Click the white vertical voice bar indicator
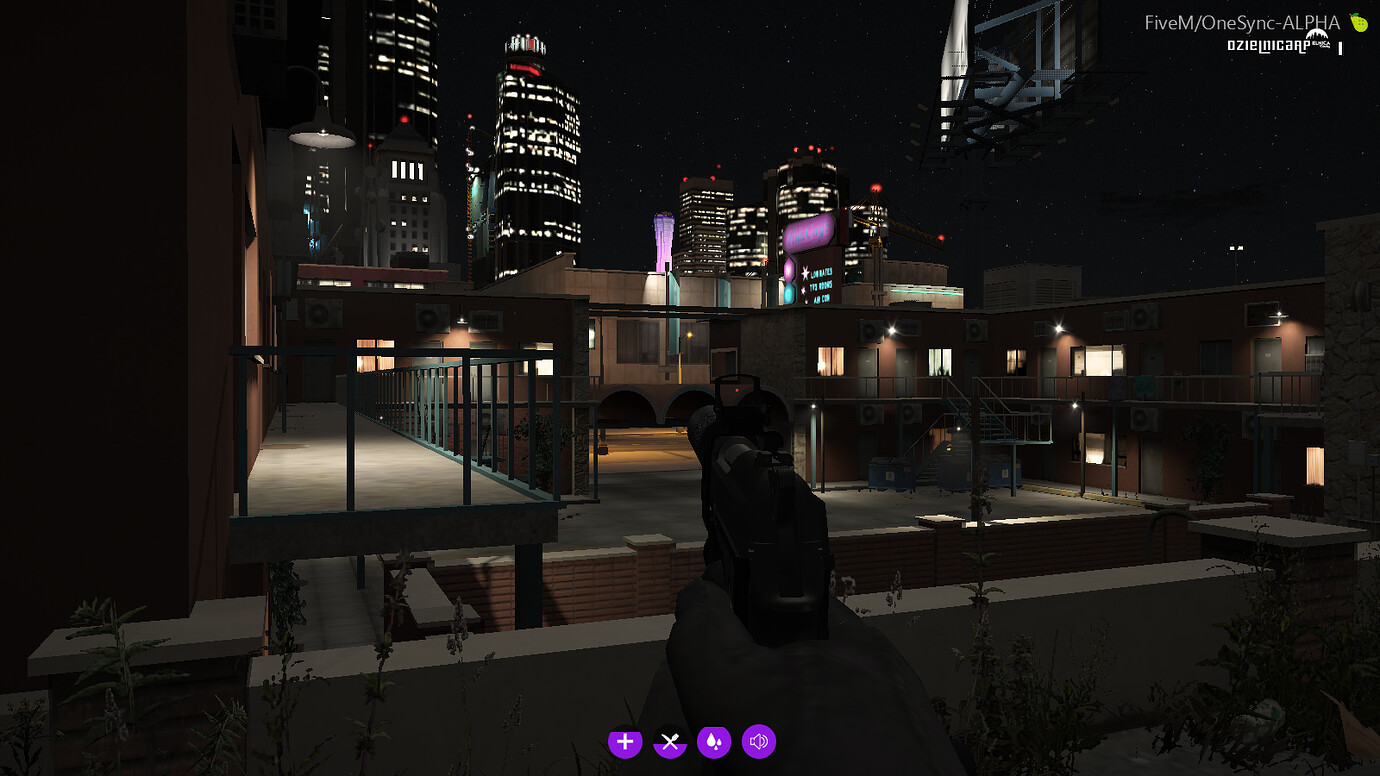 click(x=1340, y=47)
